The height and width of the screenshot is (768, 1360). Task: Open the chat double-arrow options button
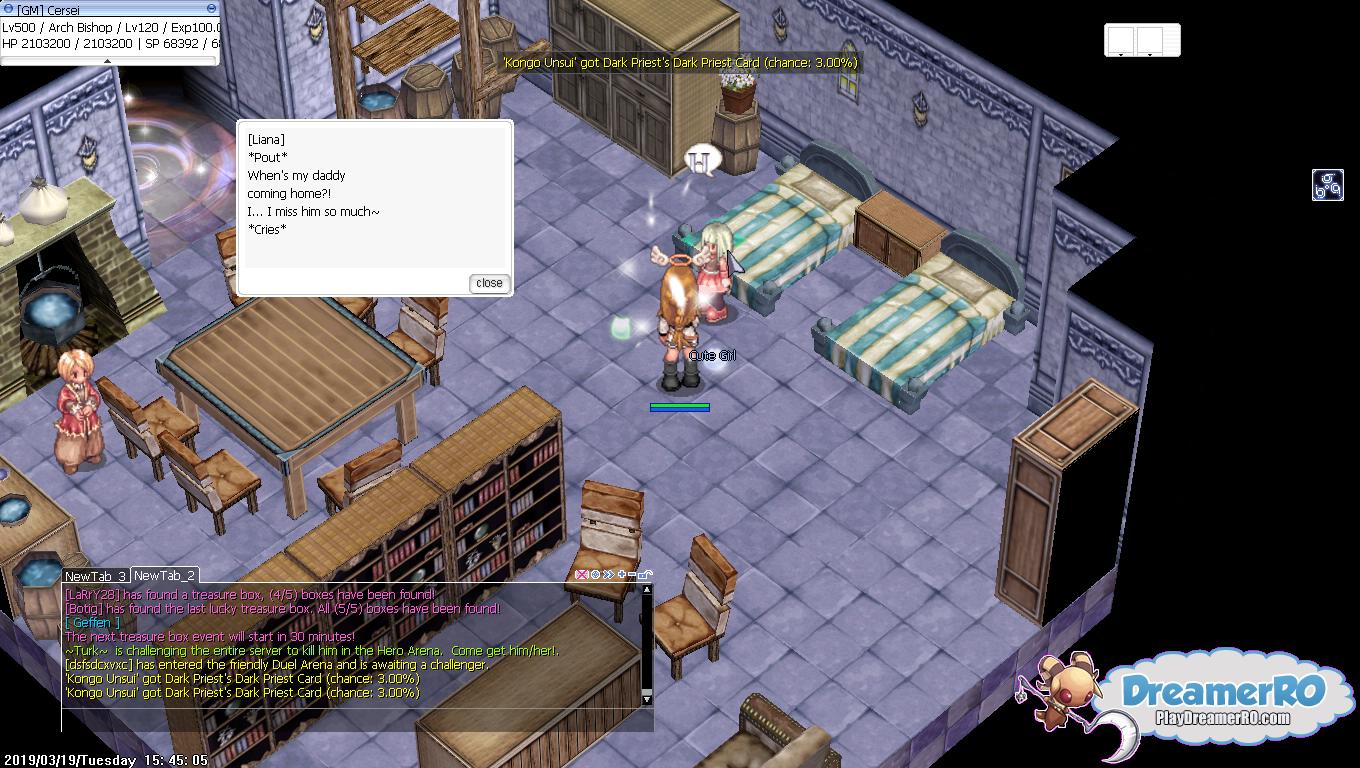tap(607, 575)
